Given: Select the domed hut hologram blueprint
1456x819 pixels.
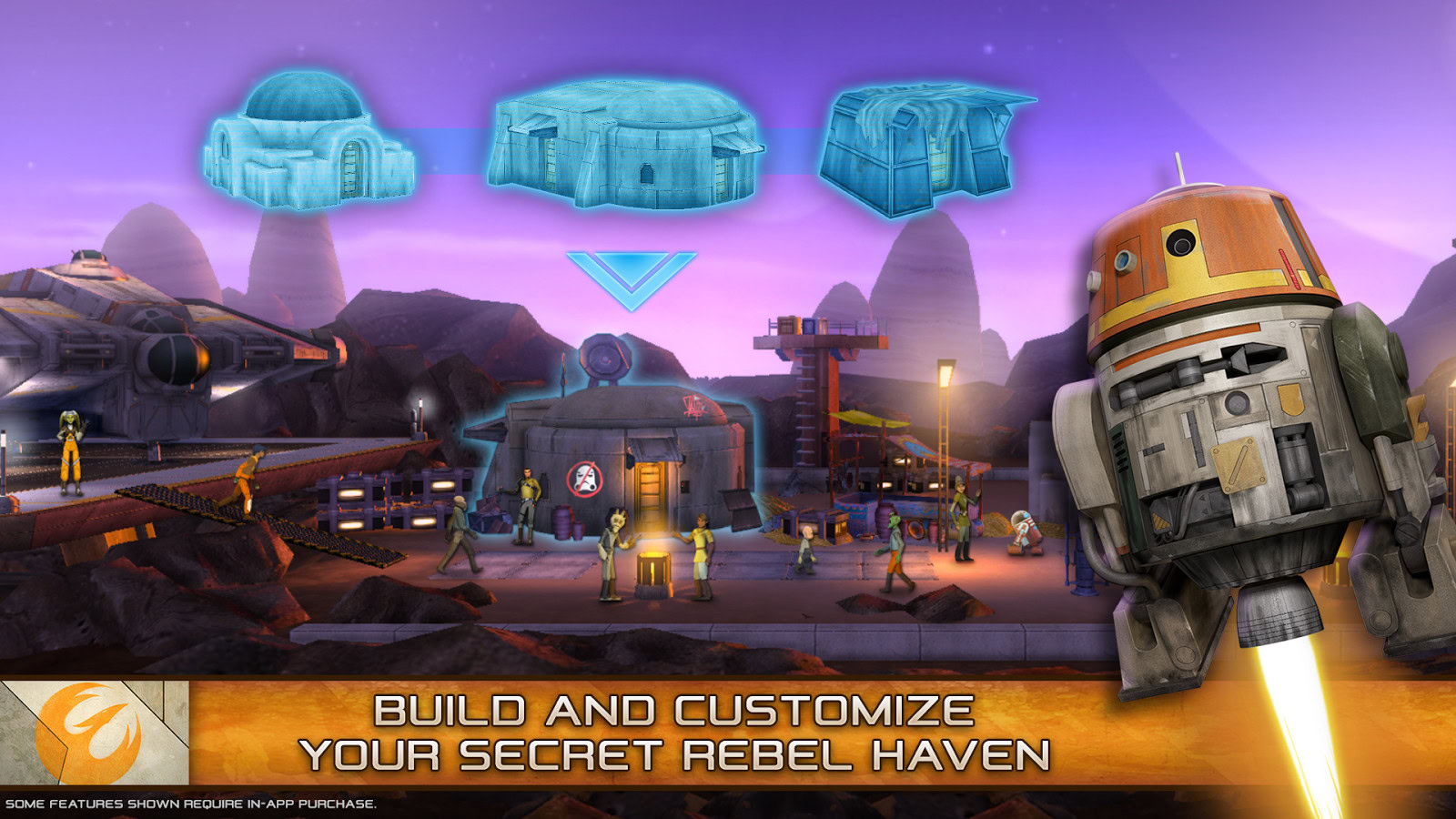Looking at the screenshot, I should 308,143.
